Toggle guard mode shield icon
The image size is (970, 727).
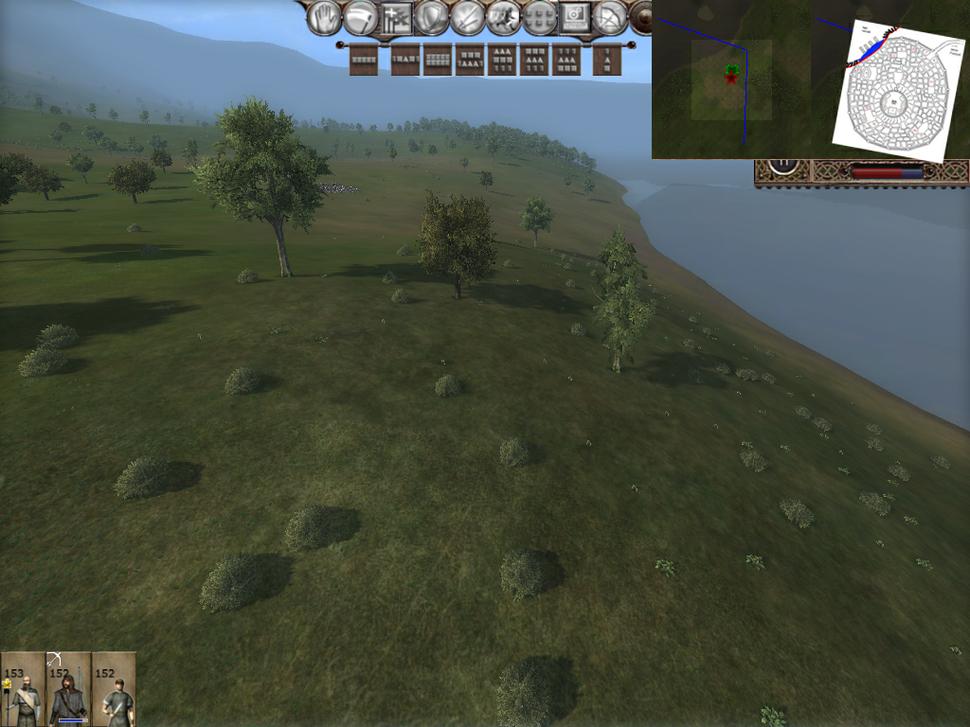coord(432,17)
